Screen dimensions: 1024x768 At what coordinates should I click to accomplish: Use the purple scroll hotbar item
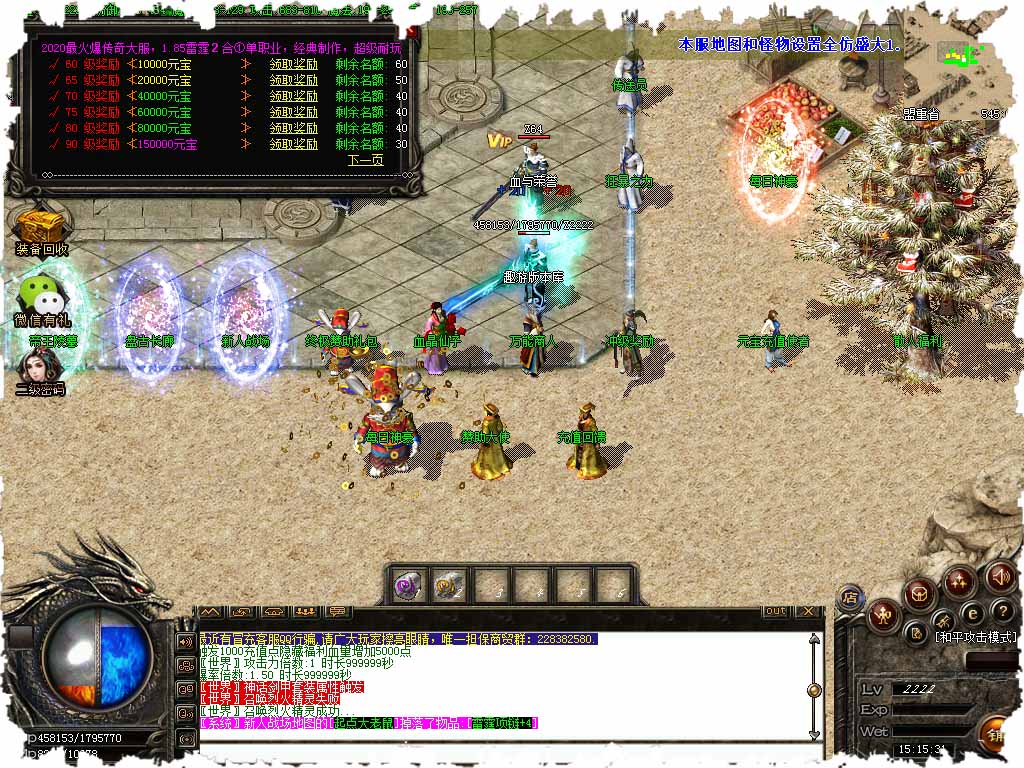407,587
